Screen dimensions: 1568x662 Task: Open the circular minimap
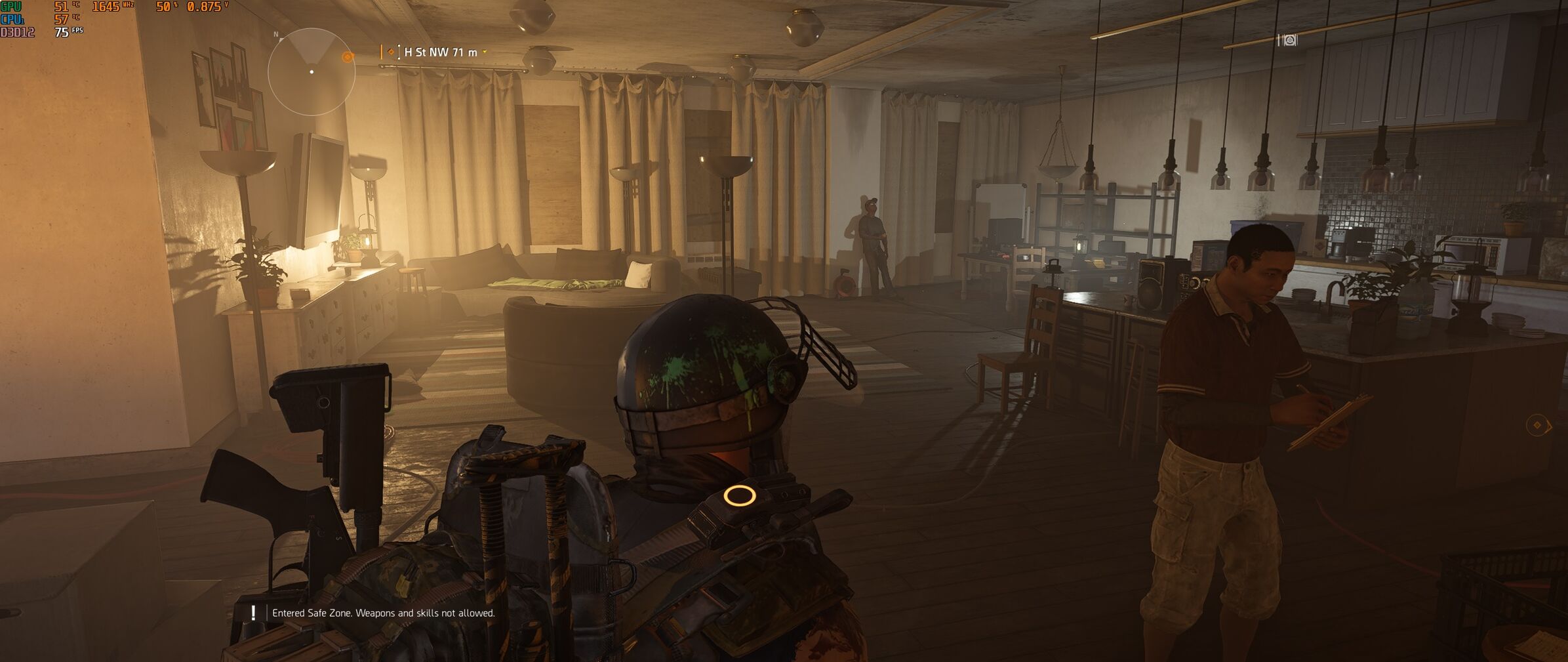point(312,72)
